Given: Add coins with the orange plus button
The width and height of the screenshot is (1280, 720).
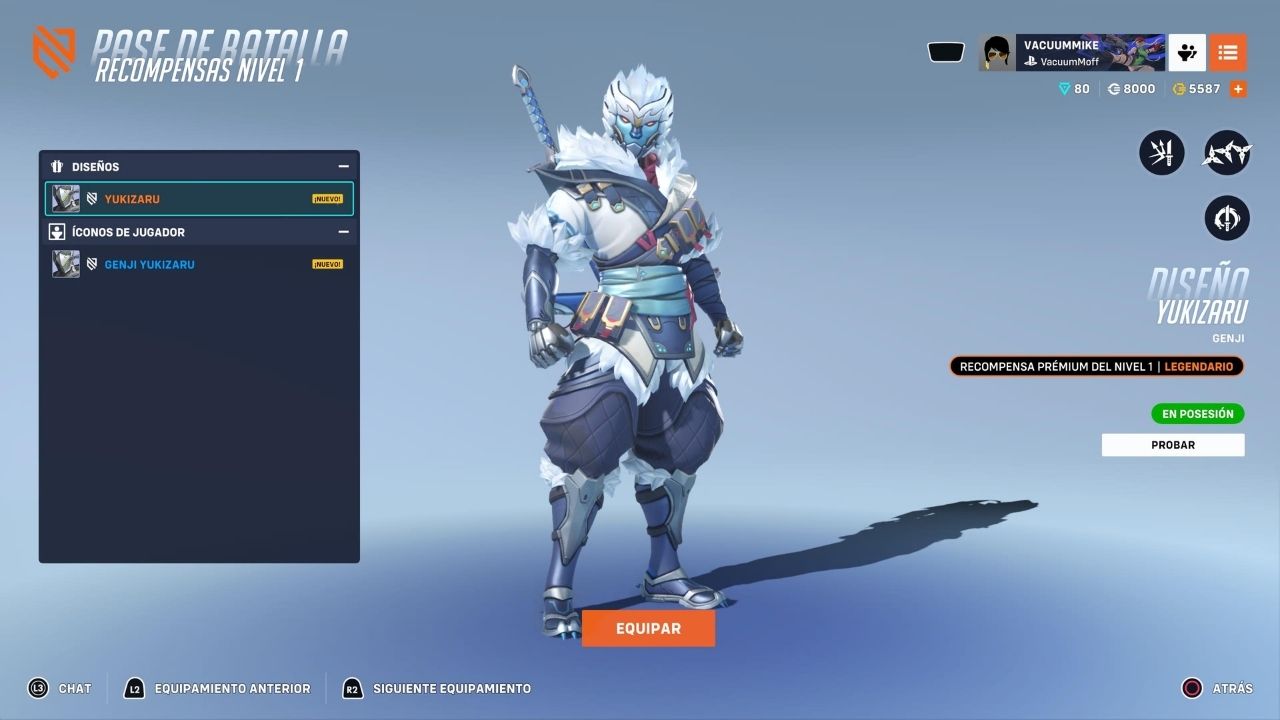Looking at the screenshot, I should point(1238,89).
